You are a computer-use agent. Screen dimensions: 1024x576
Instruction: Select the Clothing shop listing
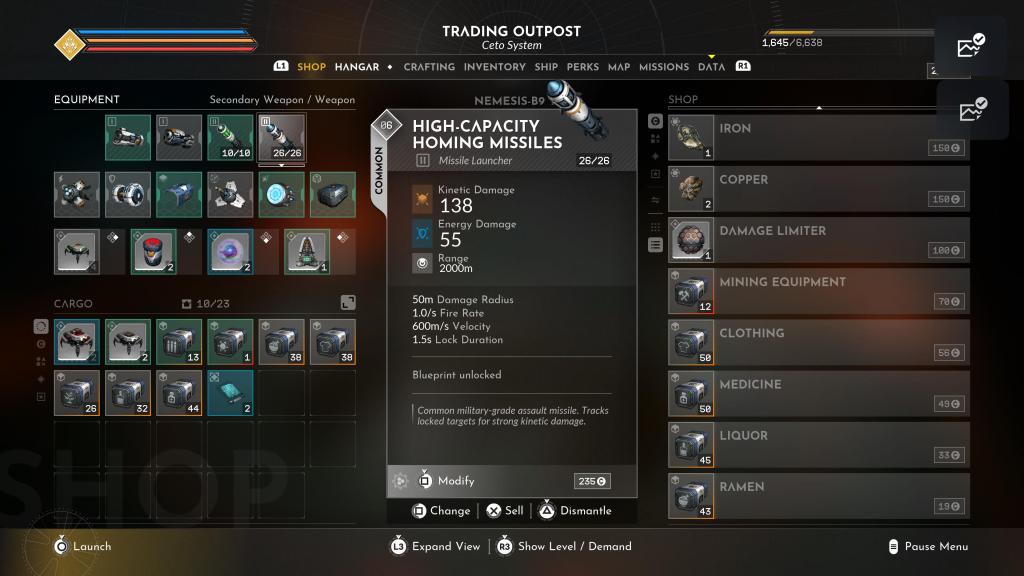818,342
